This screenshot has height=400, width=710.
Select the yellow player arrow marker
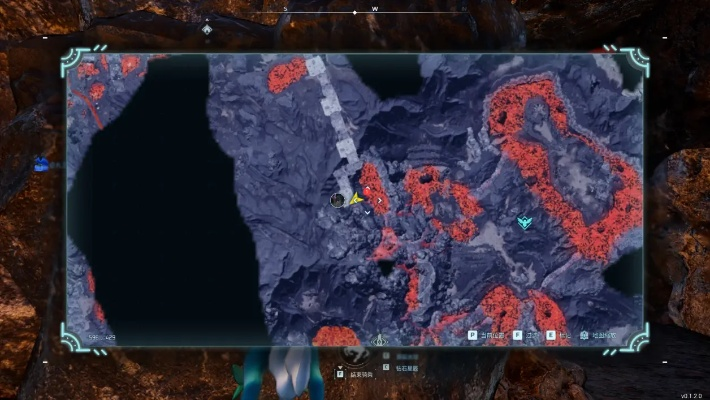click(x=355, y=199)
